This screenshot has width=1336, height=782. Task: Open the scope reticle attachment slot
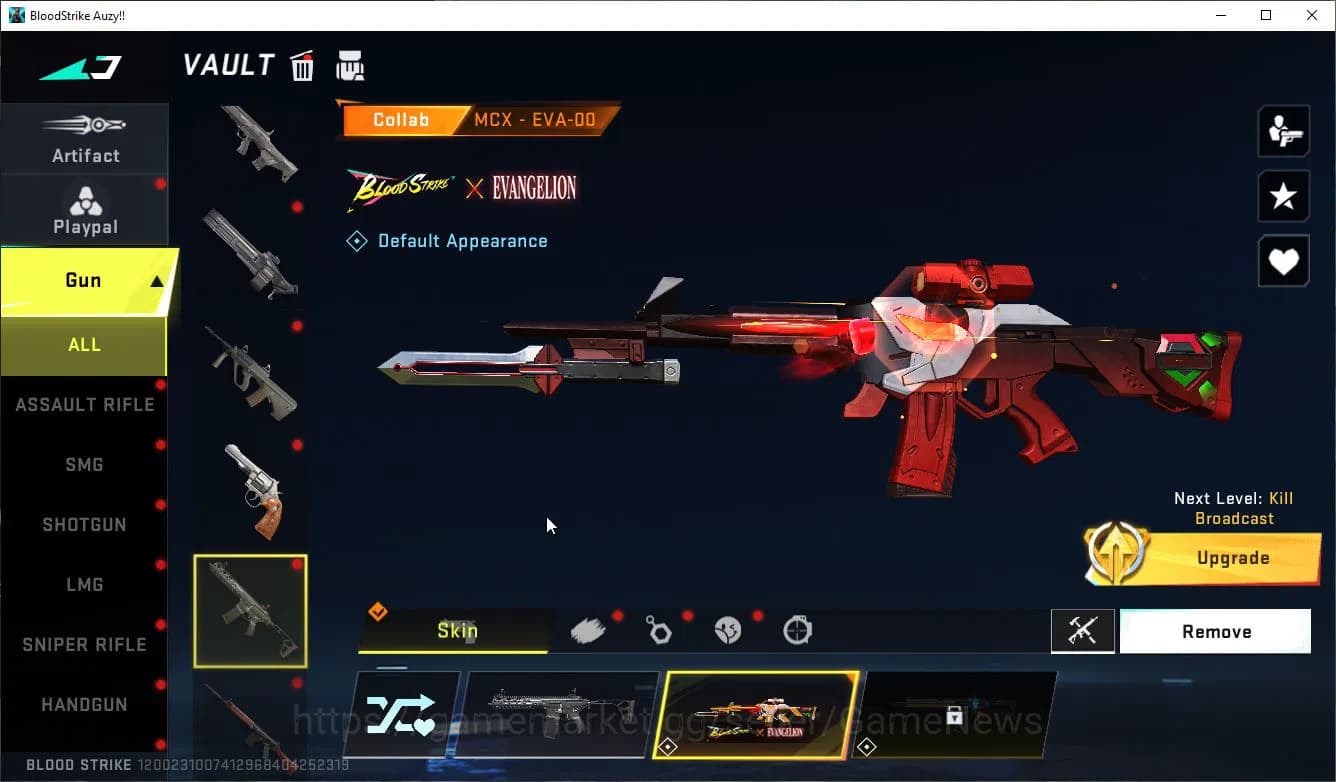click(797, 629)
